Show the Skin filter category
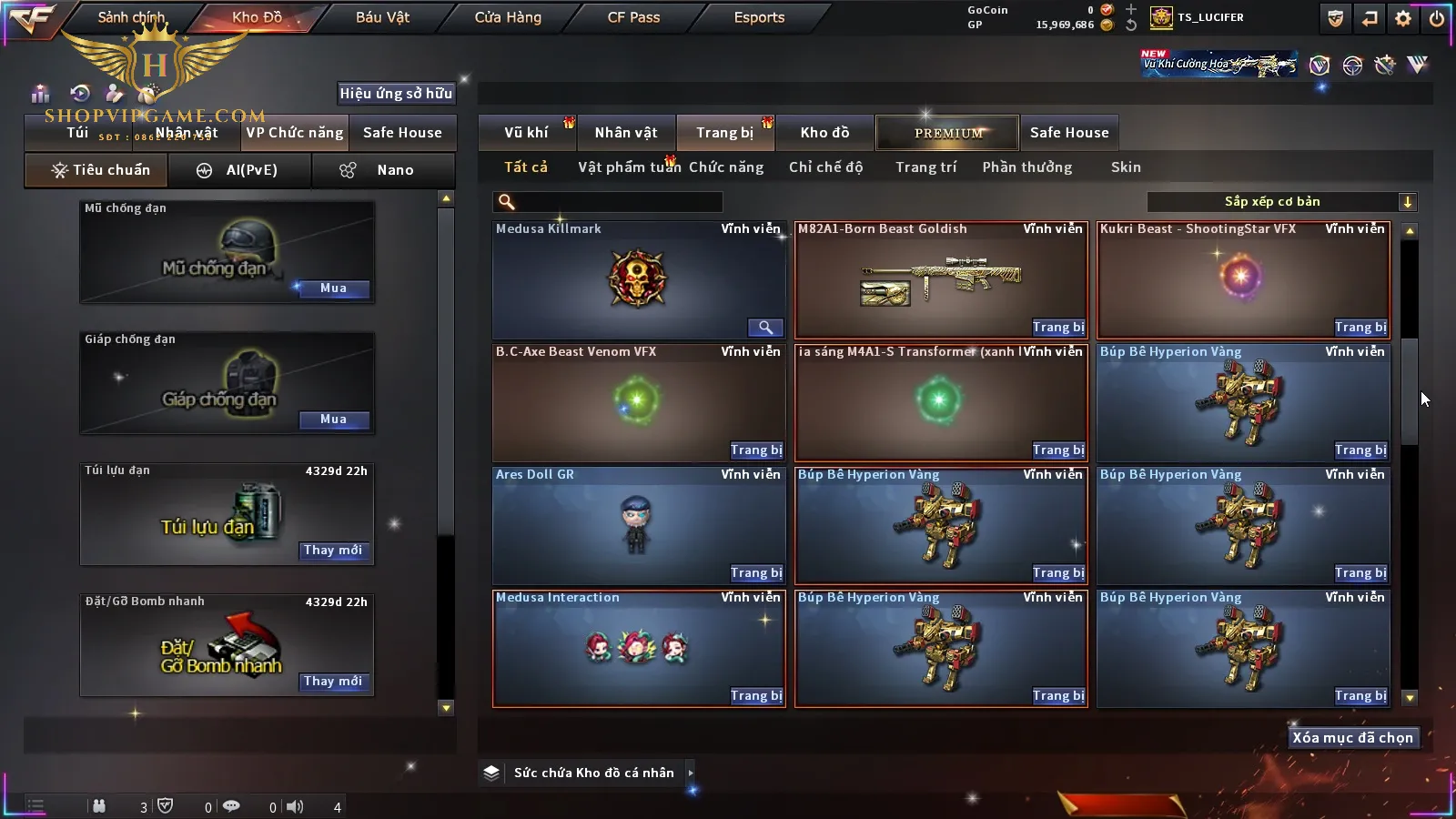The height and width of the screenshot is (819, 1456). click(1126, 167)
